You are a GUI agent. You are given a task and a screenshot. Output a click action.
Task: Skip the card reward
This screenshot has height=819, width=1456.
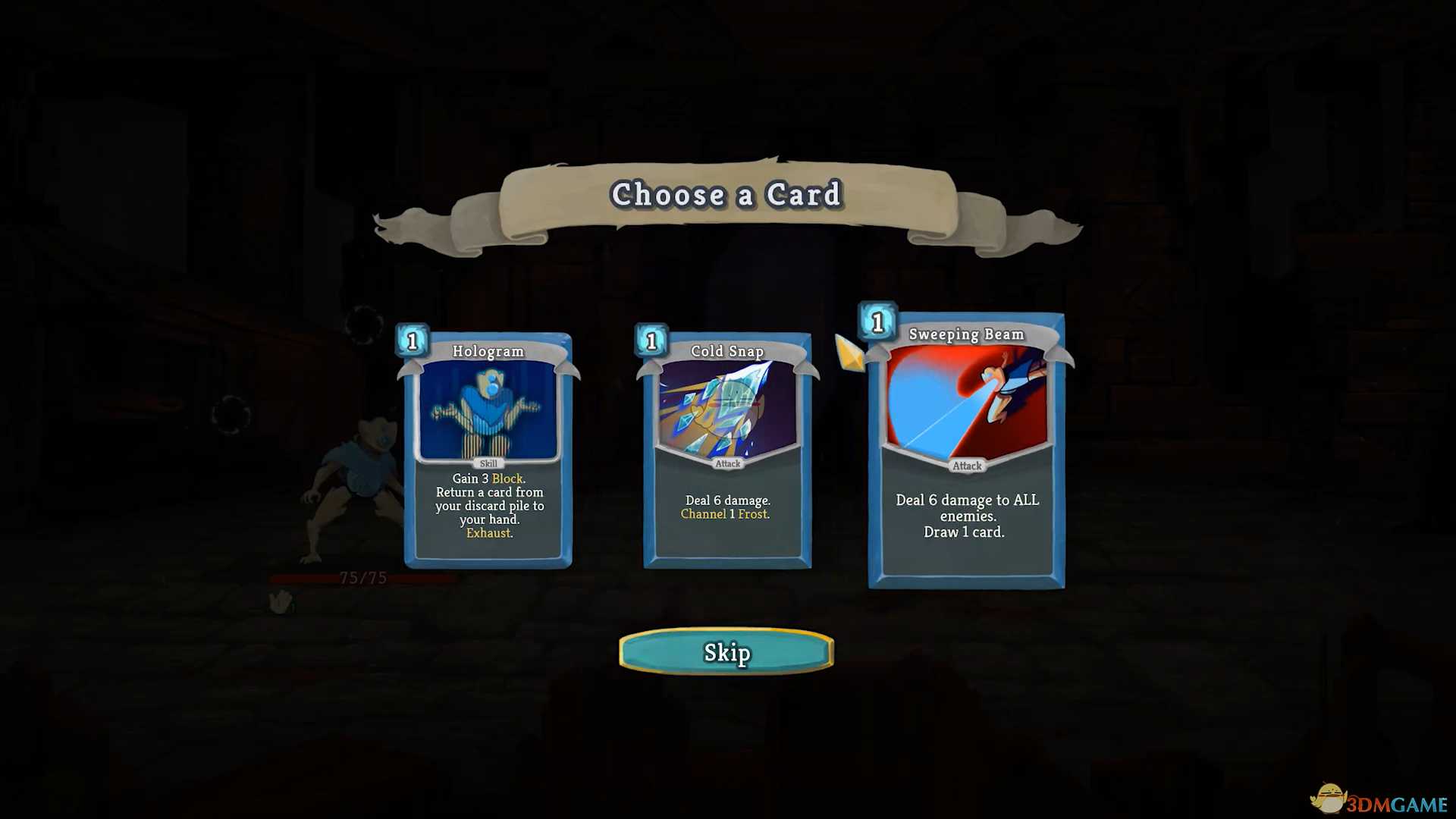pyautogui.click(x=726, y=652)
